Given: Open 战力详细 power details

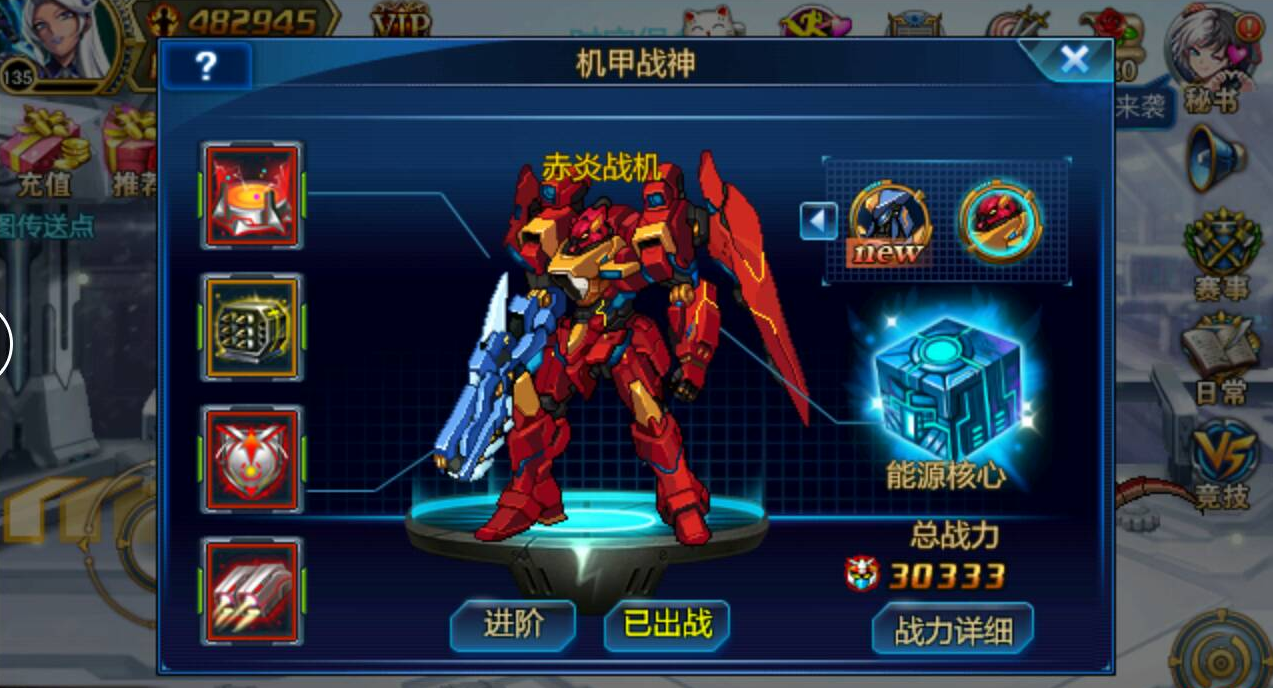Looking at the screenshot, I should click(x=952, y=630).
